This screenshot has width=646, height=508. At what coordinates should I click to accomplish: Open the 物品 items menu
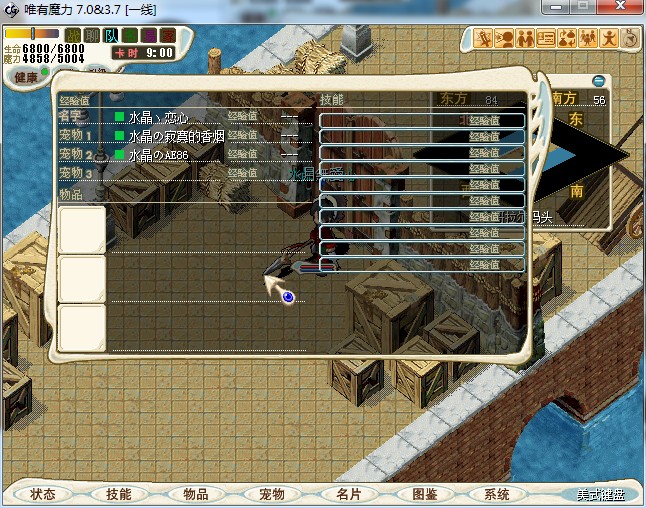[x=195, y=494]
